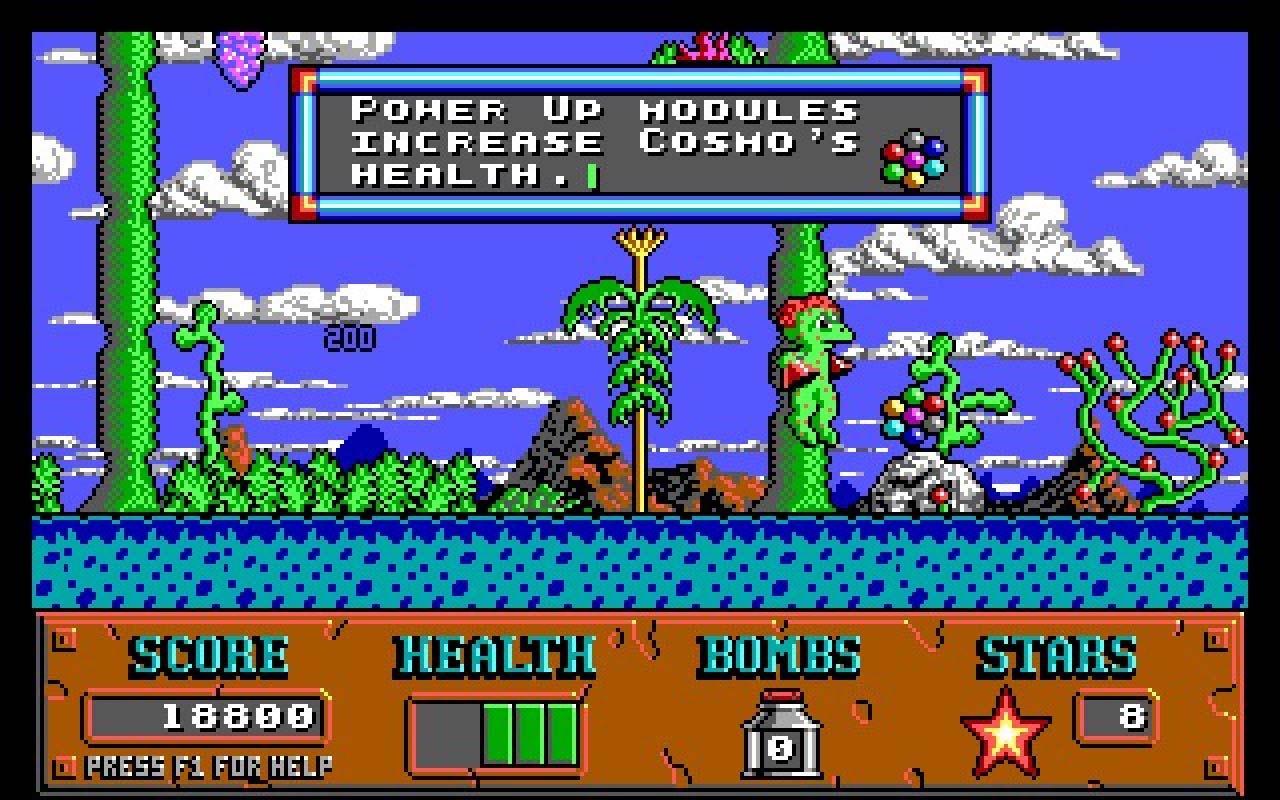
Task: Select the SCORE label on the status bar
Action: pyautogui.click(x=208, y=655)
